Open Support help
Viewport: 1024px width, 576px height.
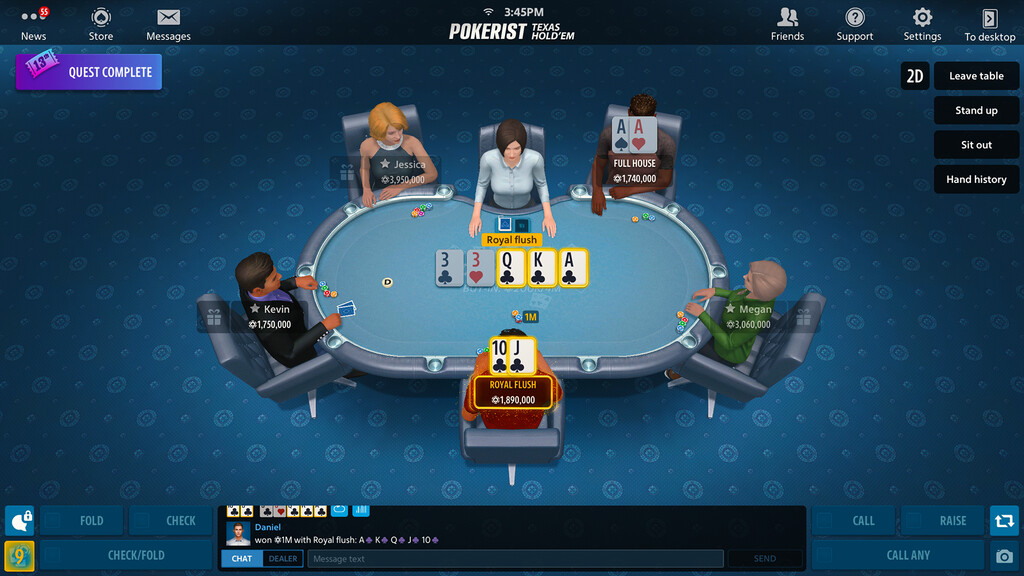point(855,24)
